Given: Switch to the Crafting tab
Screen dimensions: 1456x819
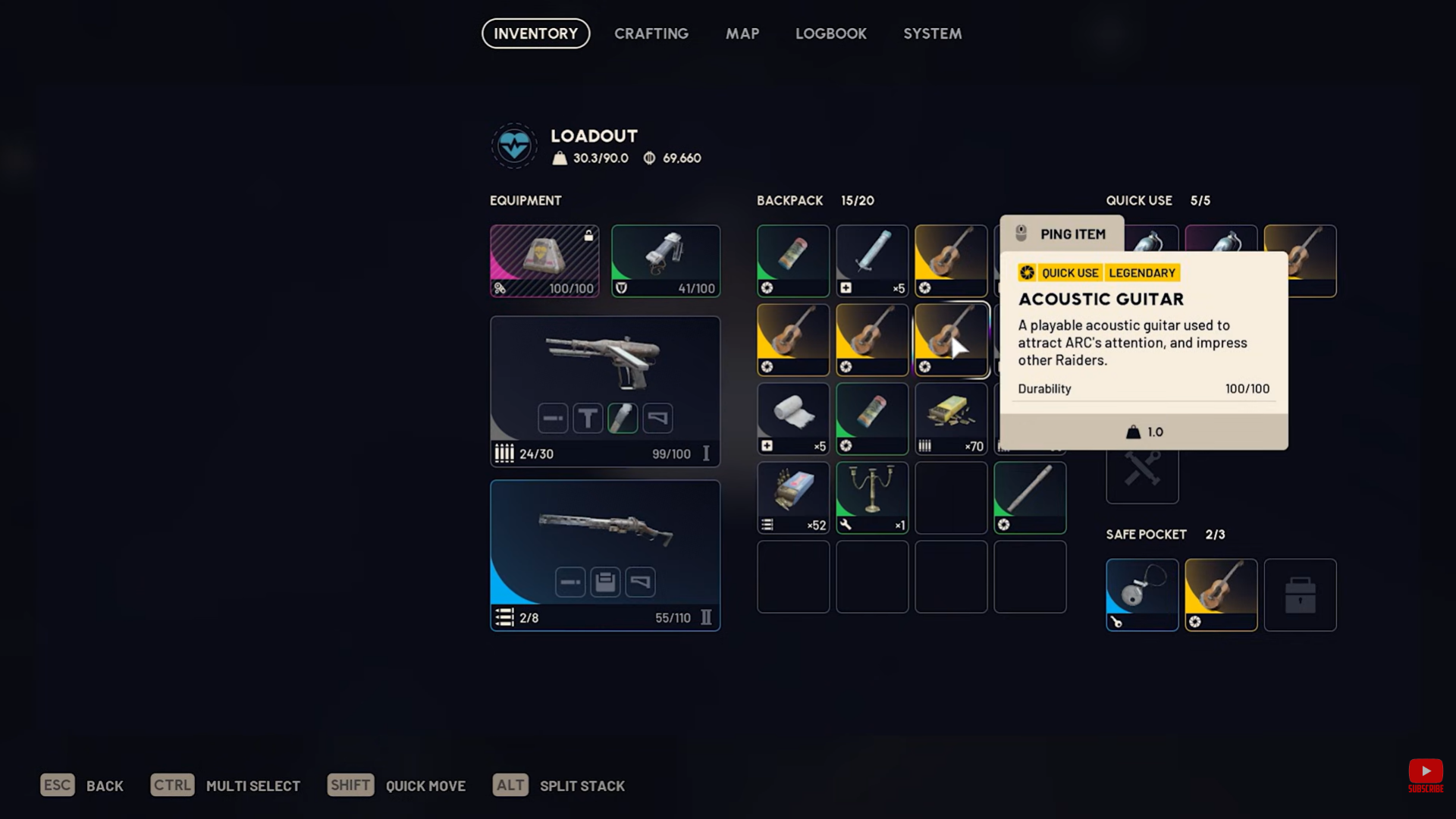Looking at the screenshot, I should pos(651,33).
